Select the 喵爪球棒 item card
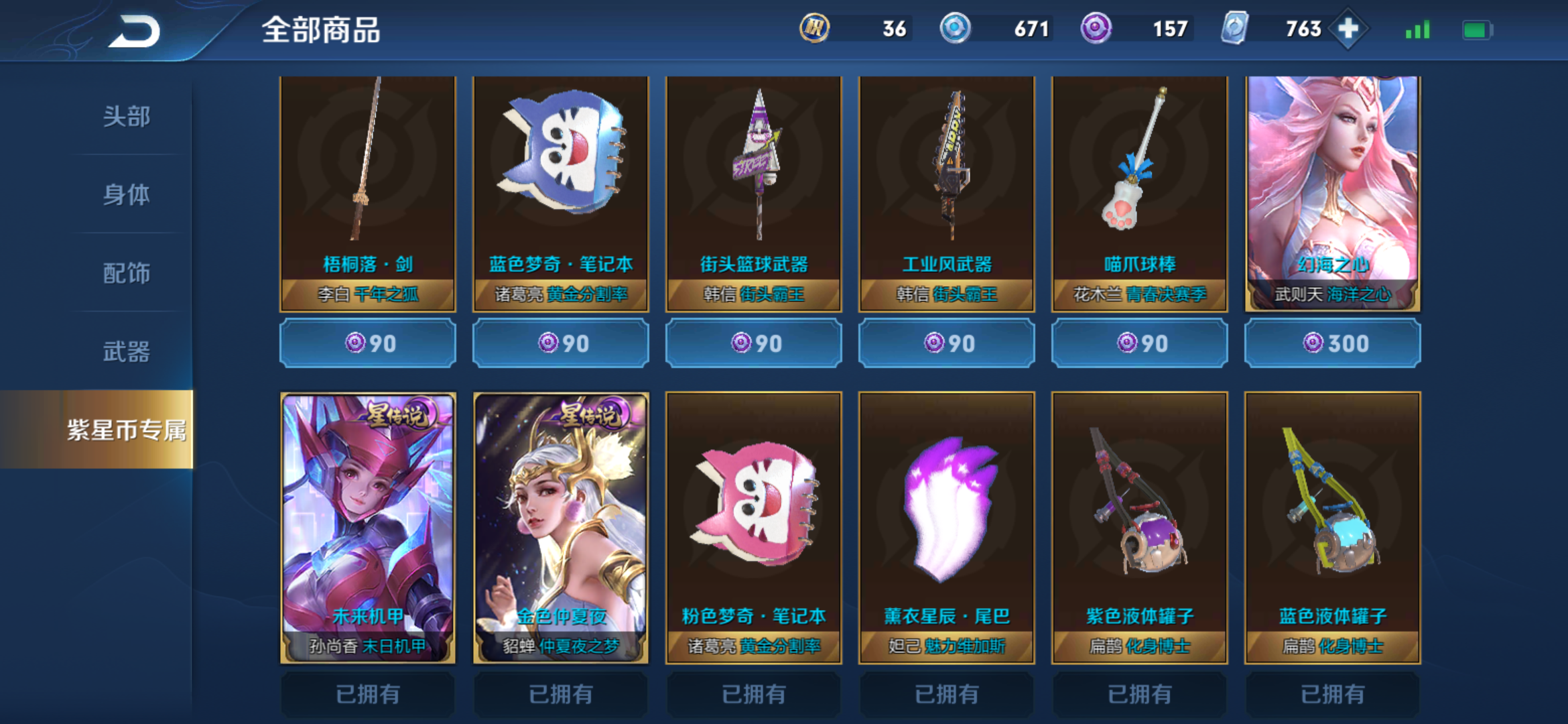This screenshot has height=724, width=1568. (x=1140, y=193)
